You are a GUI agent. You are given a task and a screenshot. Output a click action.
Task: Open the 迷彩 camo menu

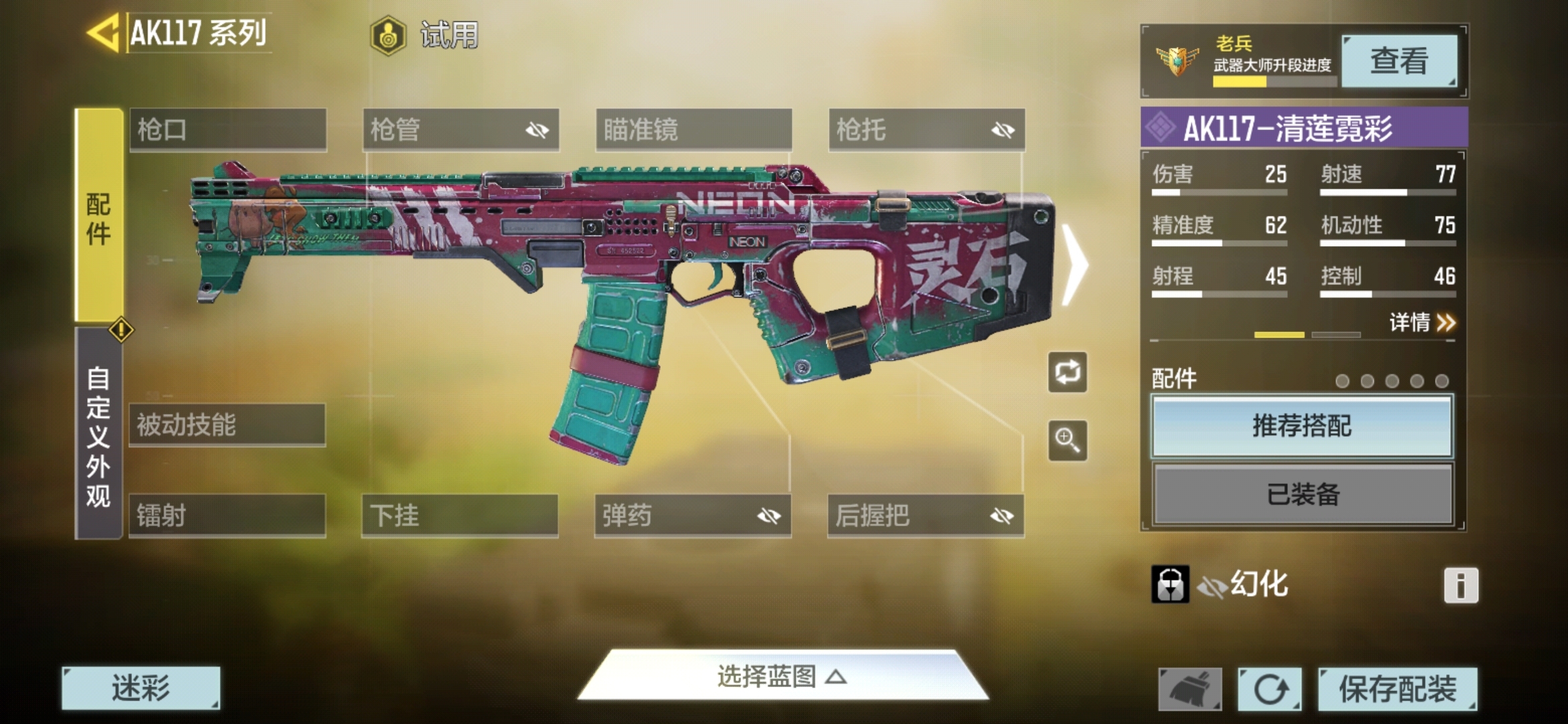tap(141, 688)
